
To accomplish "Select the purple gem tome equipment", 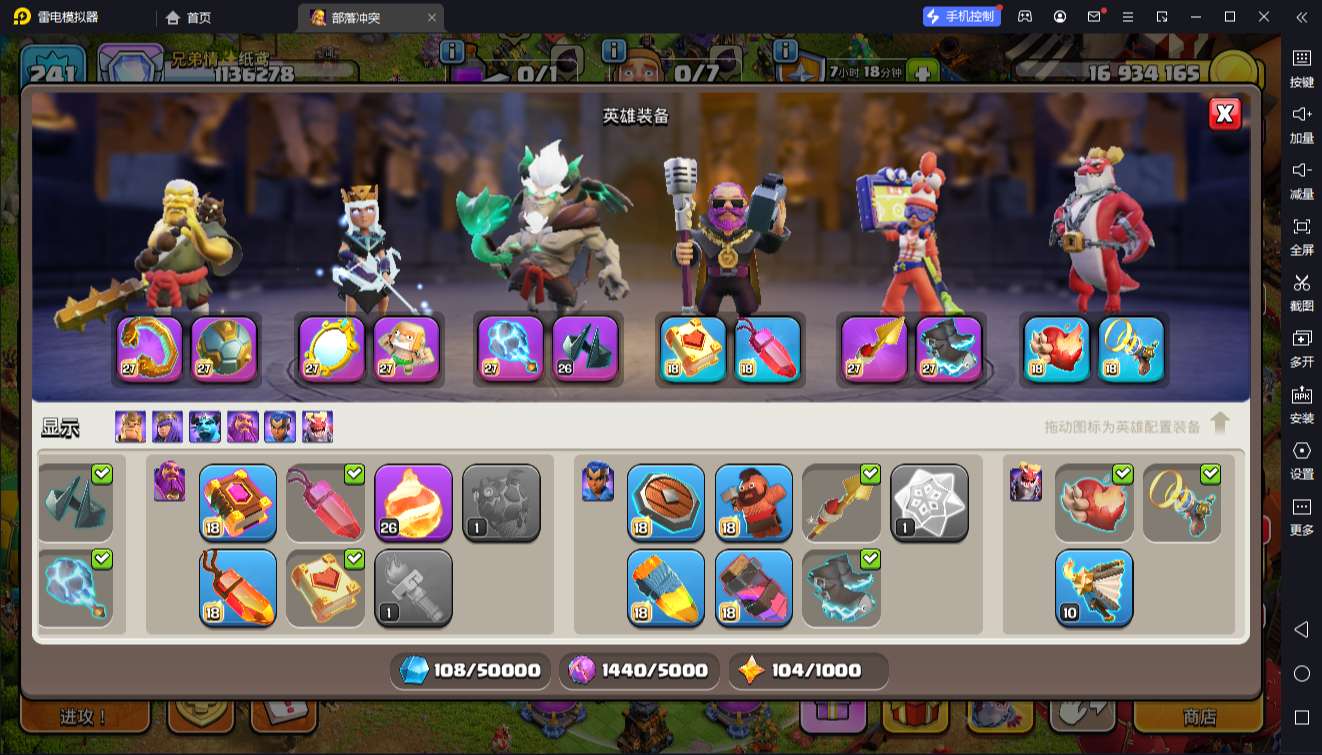I will pos(238,502).
